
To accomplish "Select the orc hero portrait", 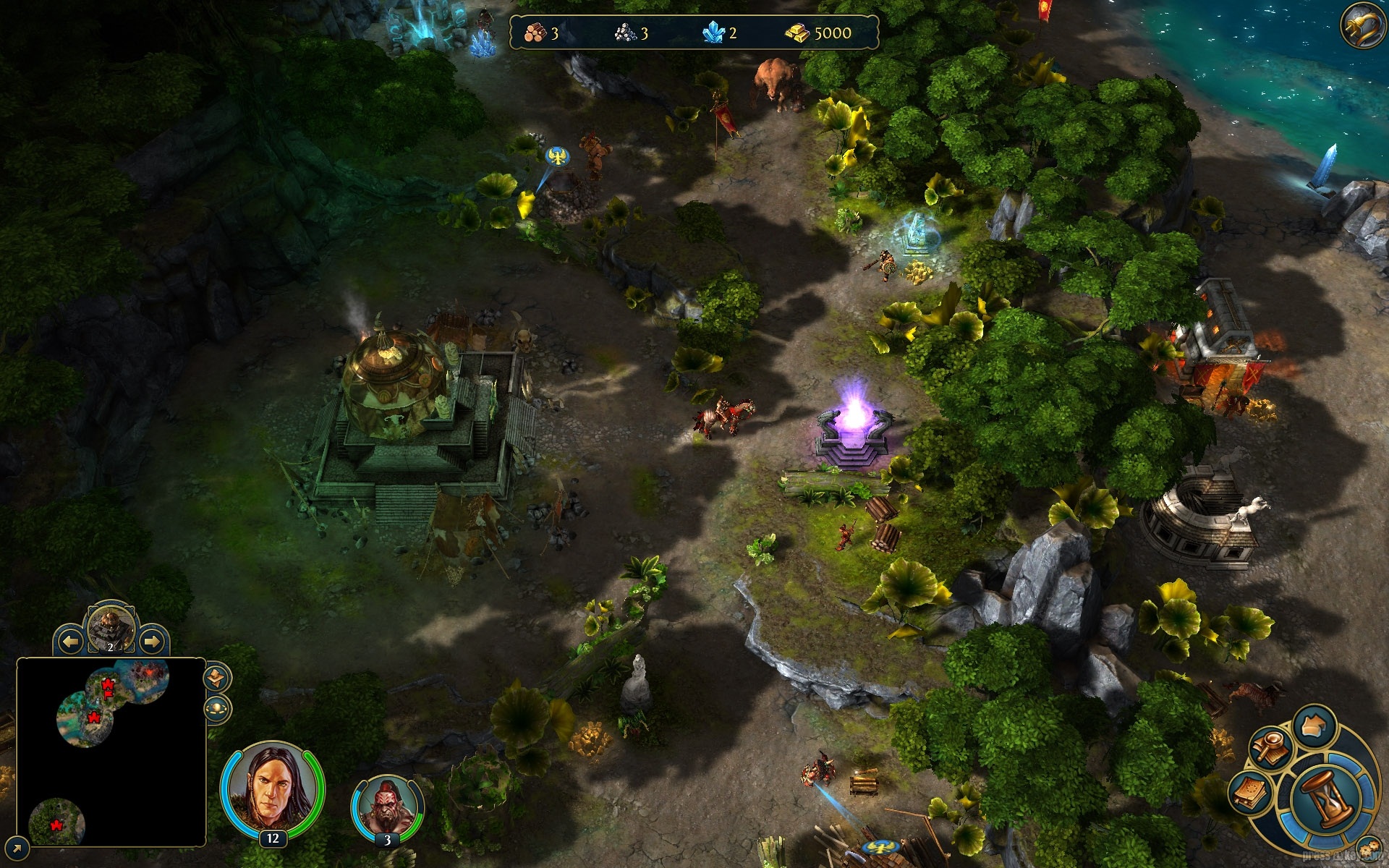I will tap(387, 807).
